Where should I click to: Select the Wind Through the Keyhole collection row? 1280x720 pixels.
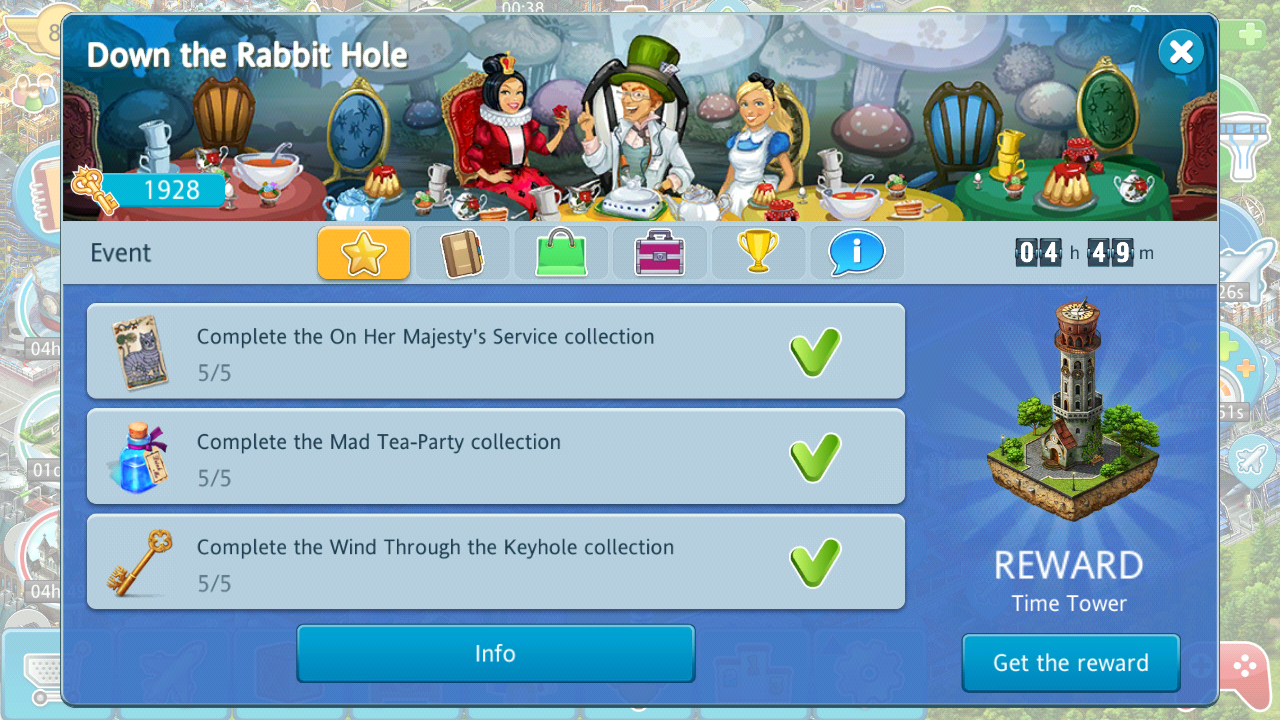click(495, 561)
